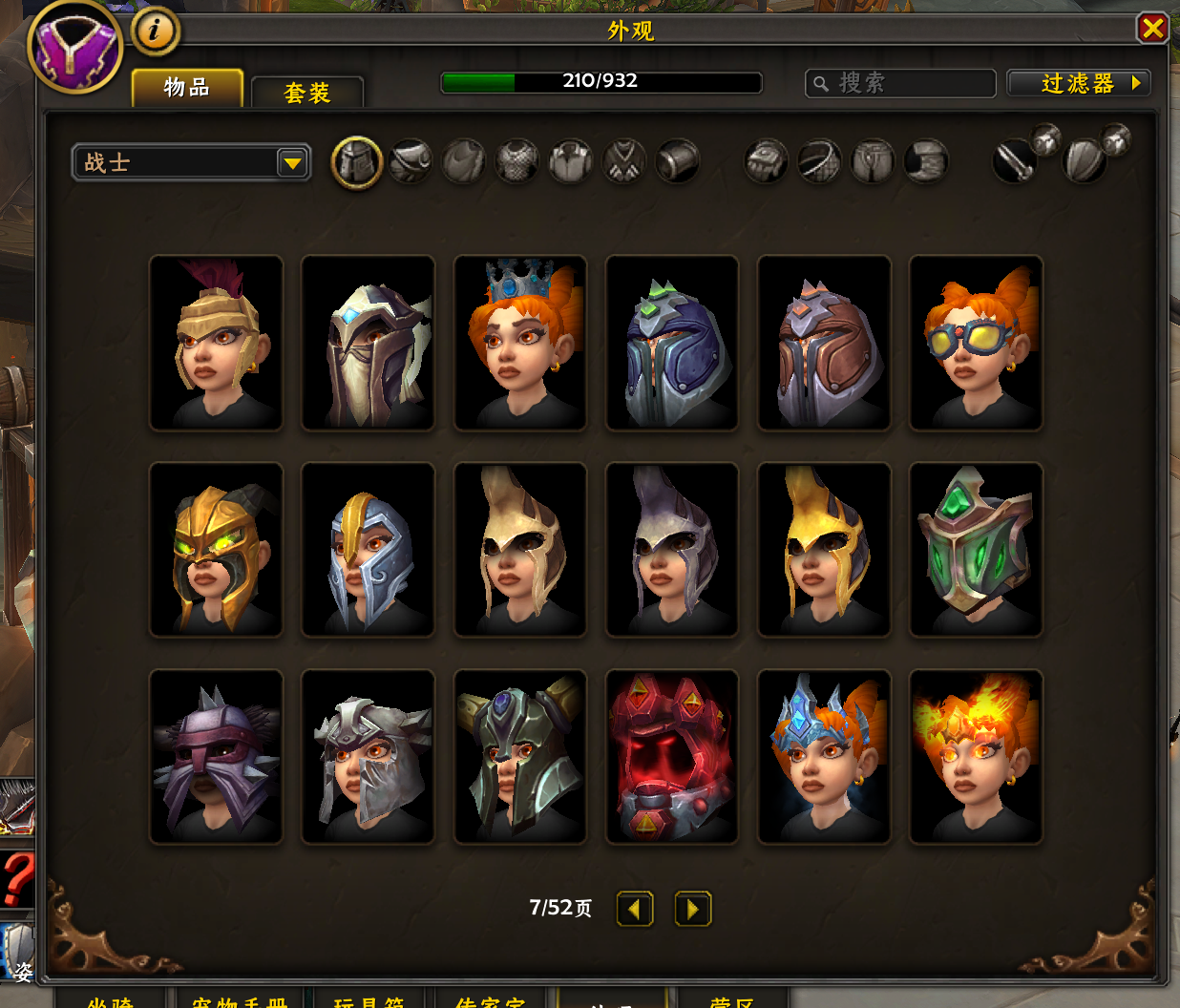Select the green-gem armored helm appearance

click(976, 550)
